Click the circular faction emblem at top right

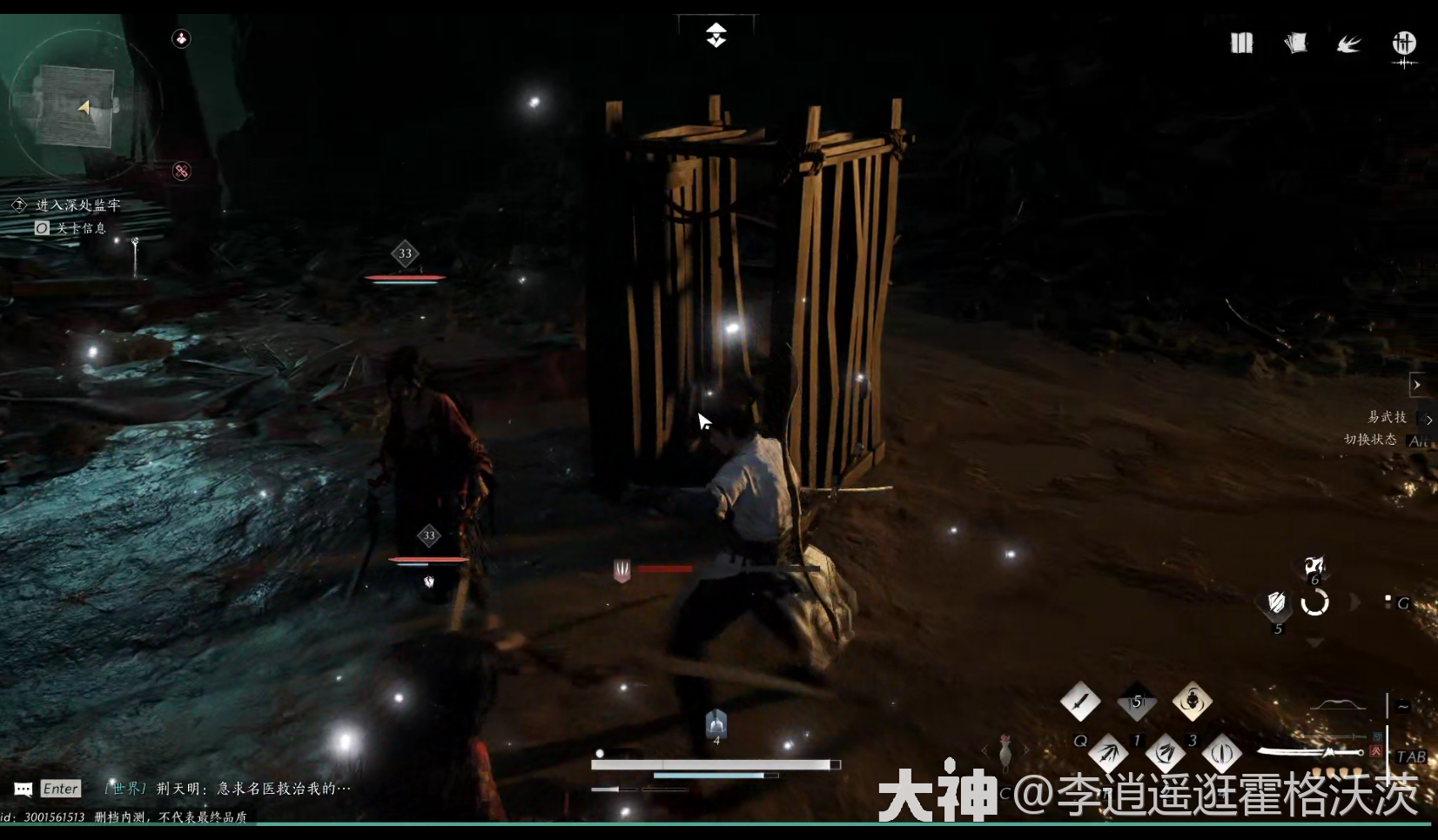(1403, 43)
